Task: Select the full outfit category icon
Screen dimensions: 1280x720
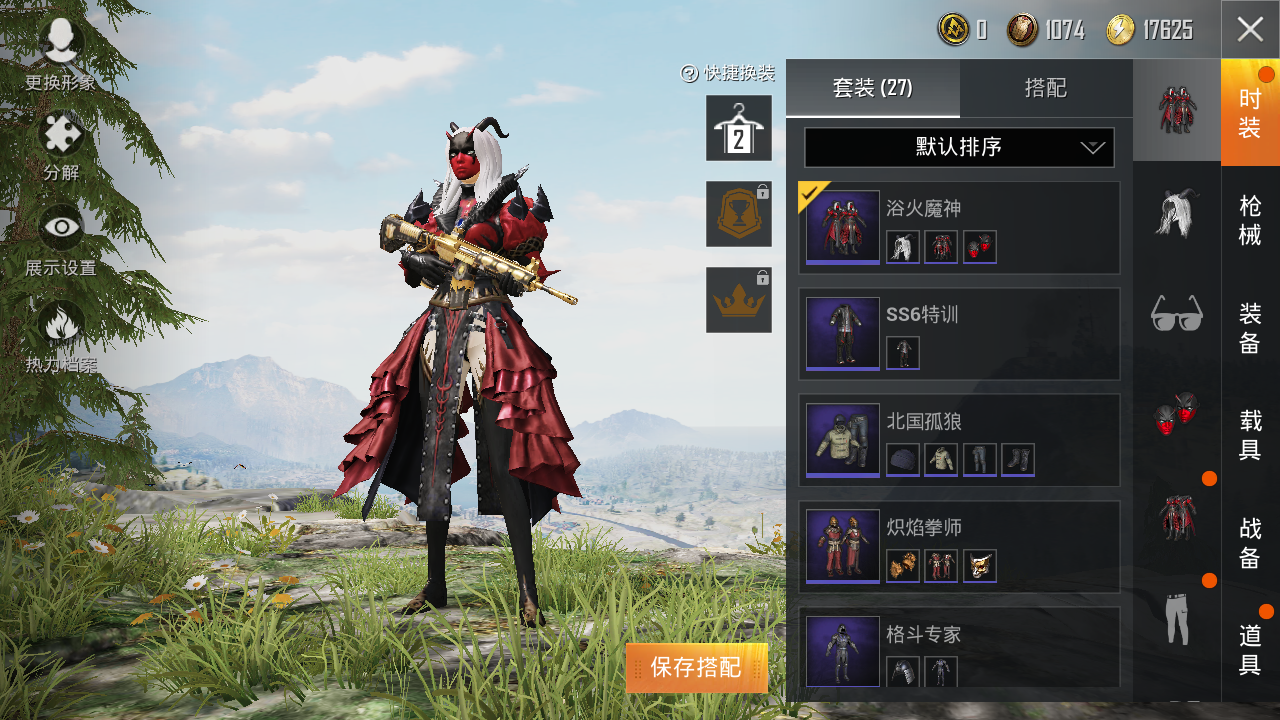Action: 1177,110
